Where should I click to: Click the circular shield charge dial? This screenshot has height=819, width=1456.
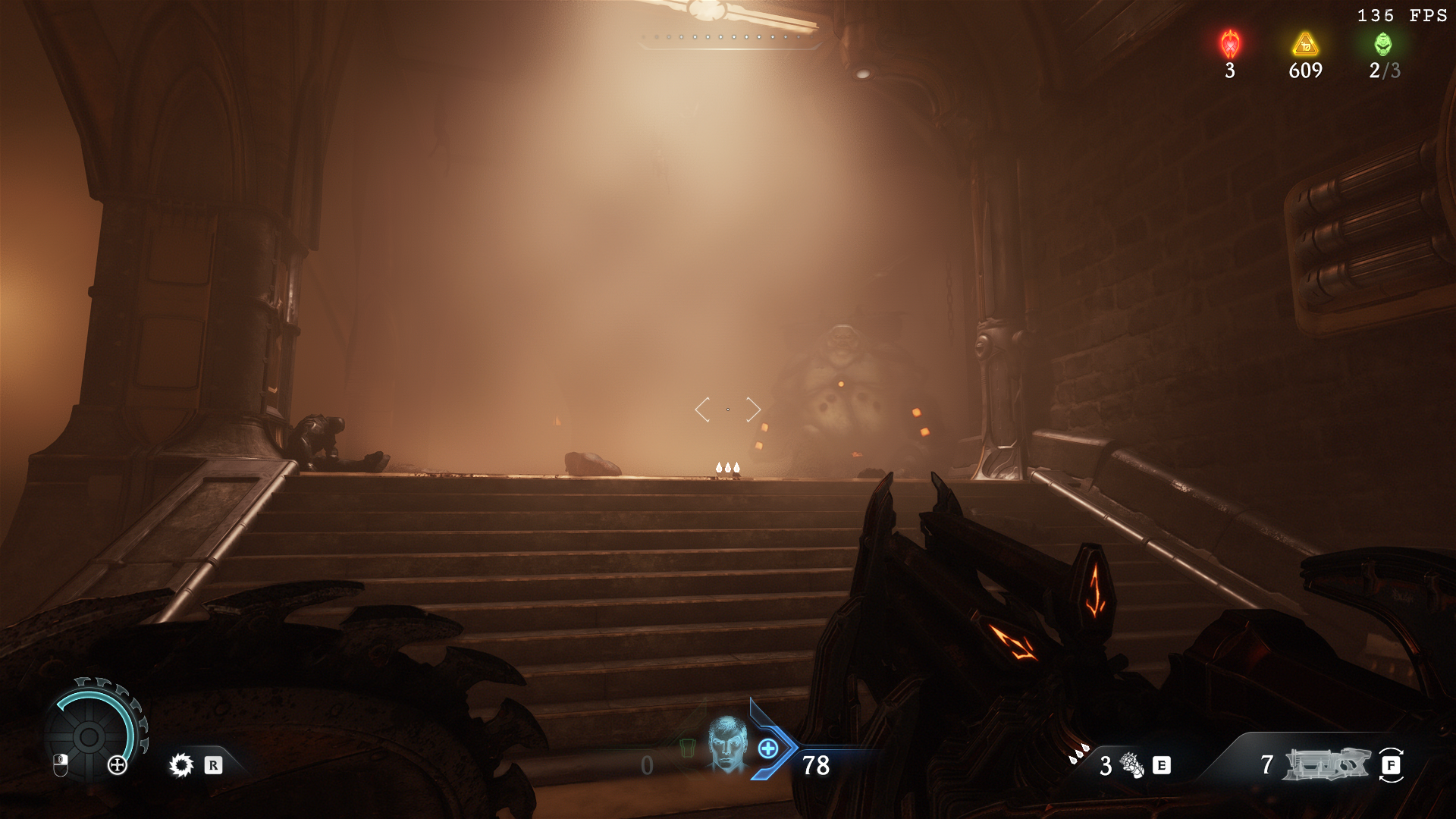tap(89, 736)
